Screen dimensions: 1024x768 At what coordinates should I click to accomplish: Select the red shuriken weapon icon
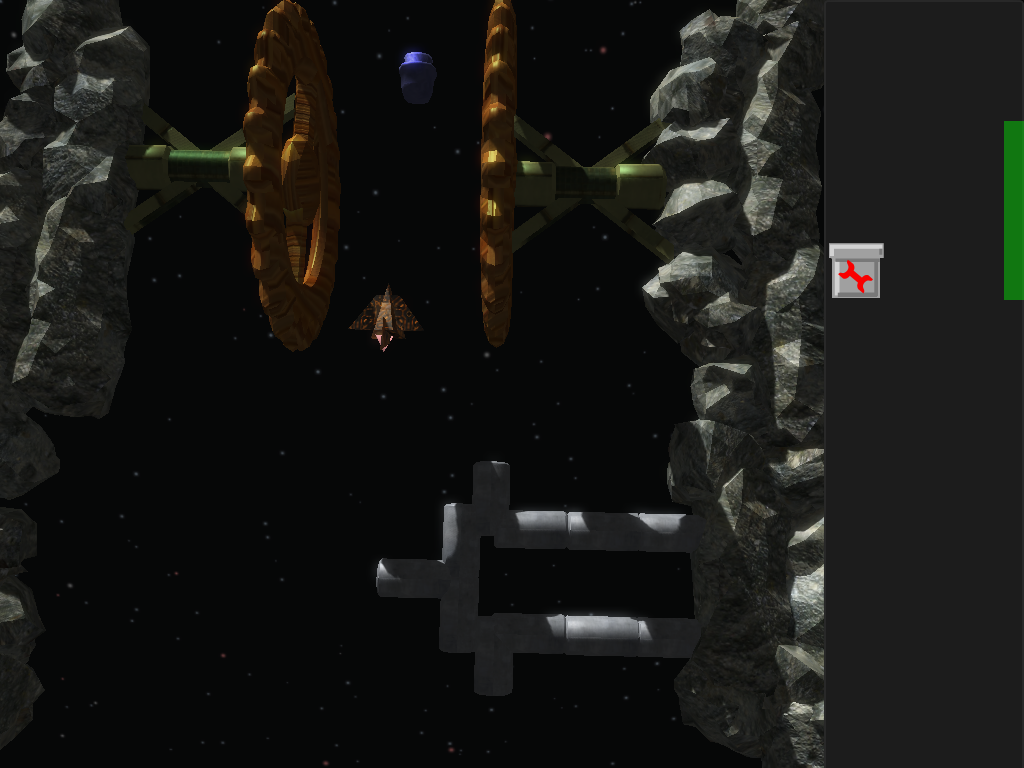[855, 274]
